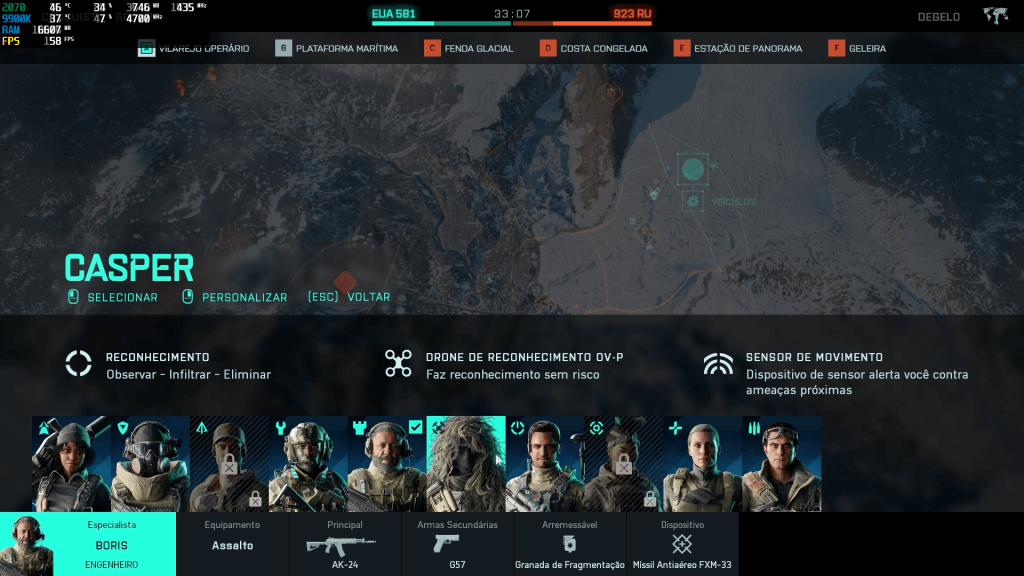This screenshot has width=1024, height=576.
Task: Select objective C Fenda Glacial
Action: pyautogui.click(x=469, y=48)
